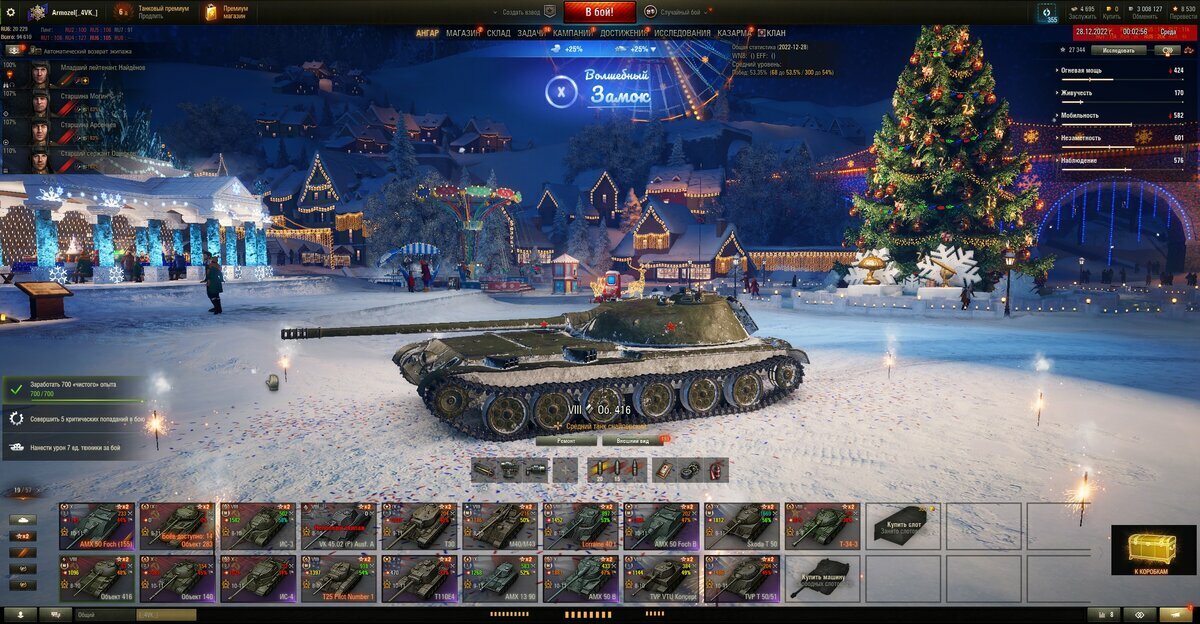This screenshot has height=624, width=1200.
Task: Select the TVP T 50/51 tank
Action: point(742,579)
